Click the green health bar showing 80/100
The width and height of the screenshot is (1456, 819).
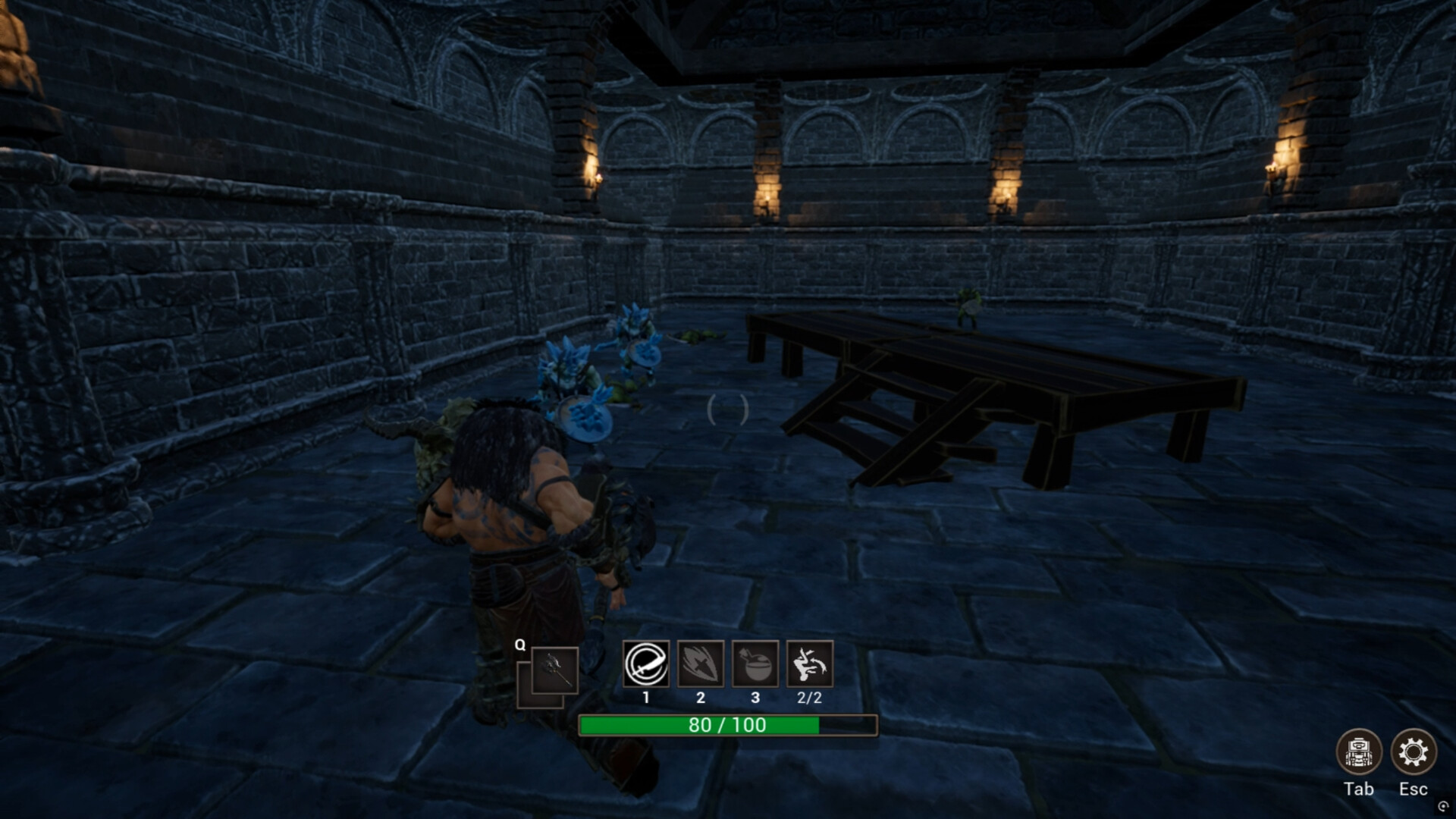point(698,725)
